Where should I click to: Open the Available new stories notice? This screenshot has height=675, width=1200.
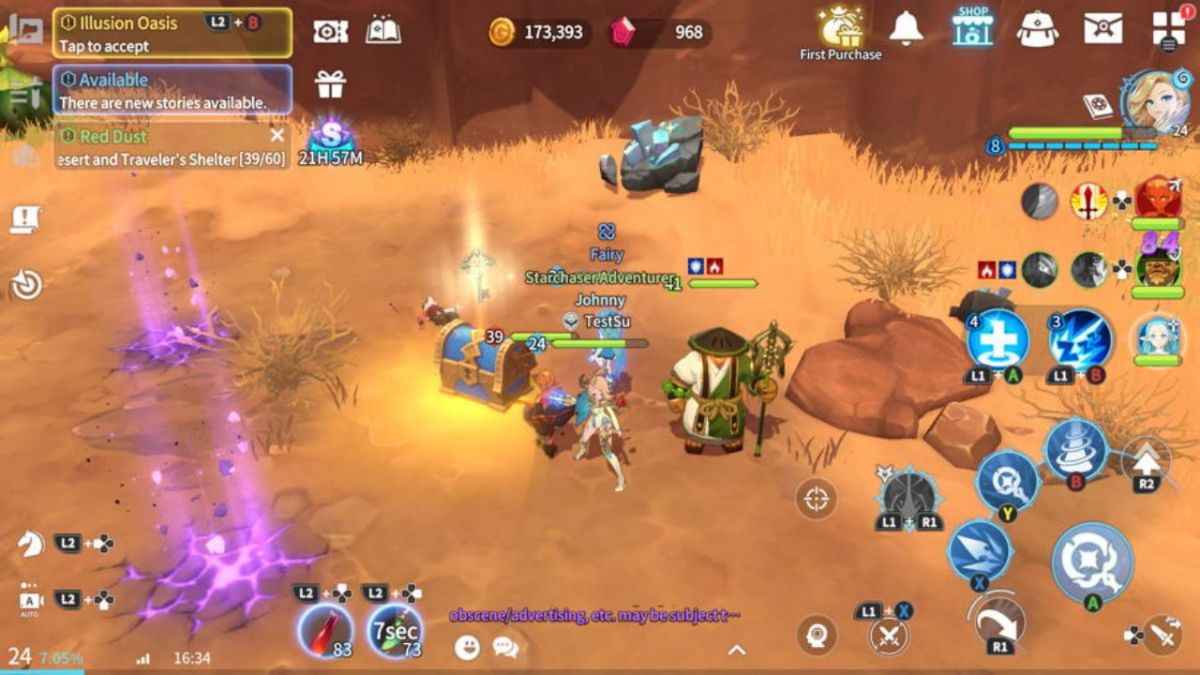[172, 90]
